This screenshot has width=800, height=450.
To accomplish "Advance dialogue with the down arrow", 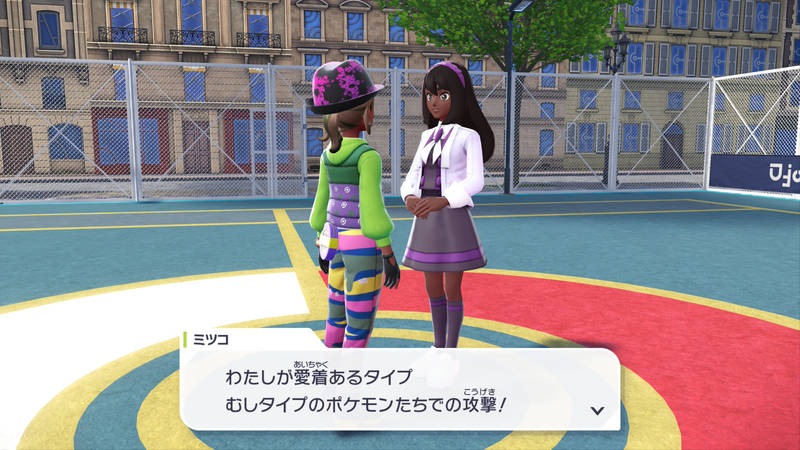I will tap(598, 410).
